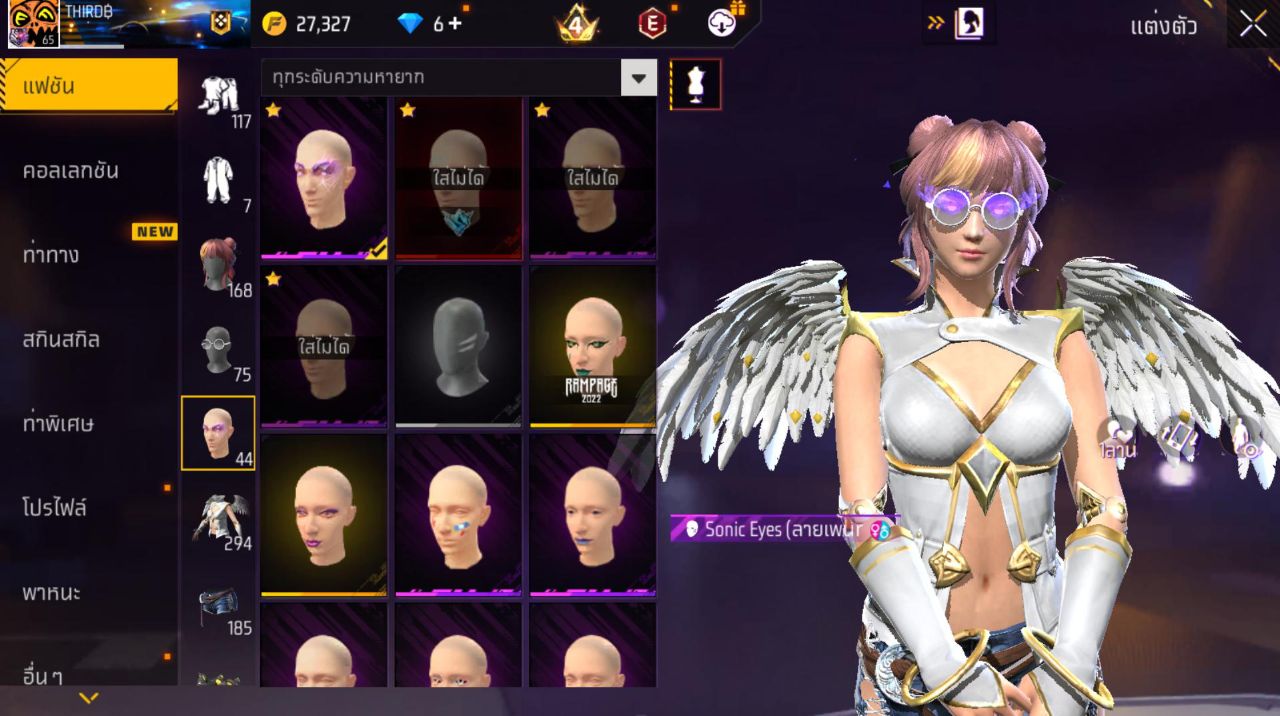The height and width of the screenshot is (716, 1280).
Task: Open the แฟชั่น fashion tab
Action: [x=89, y=86]
